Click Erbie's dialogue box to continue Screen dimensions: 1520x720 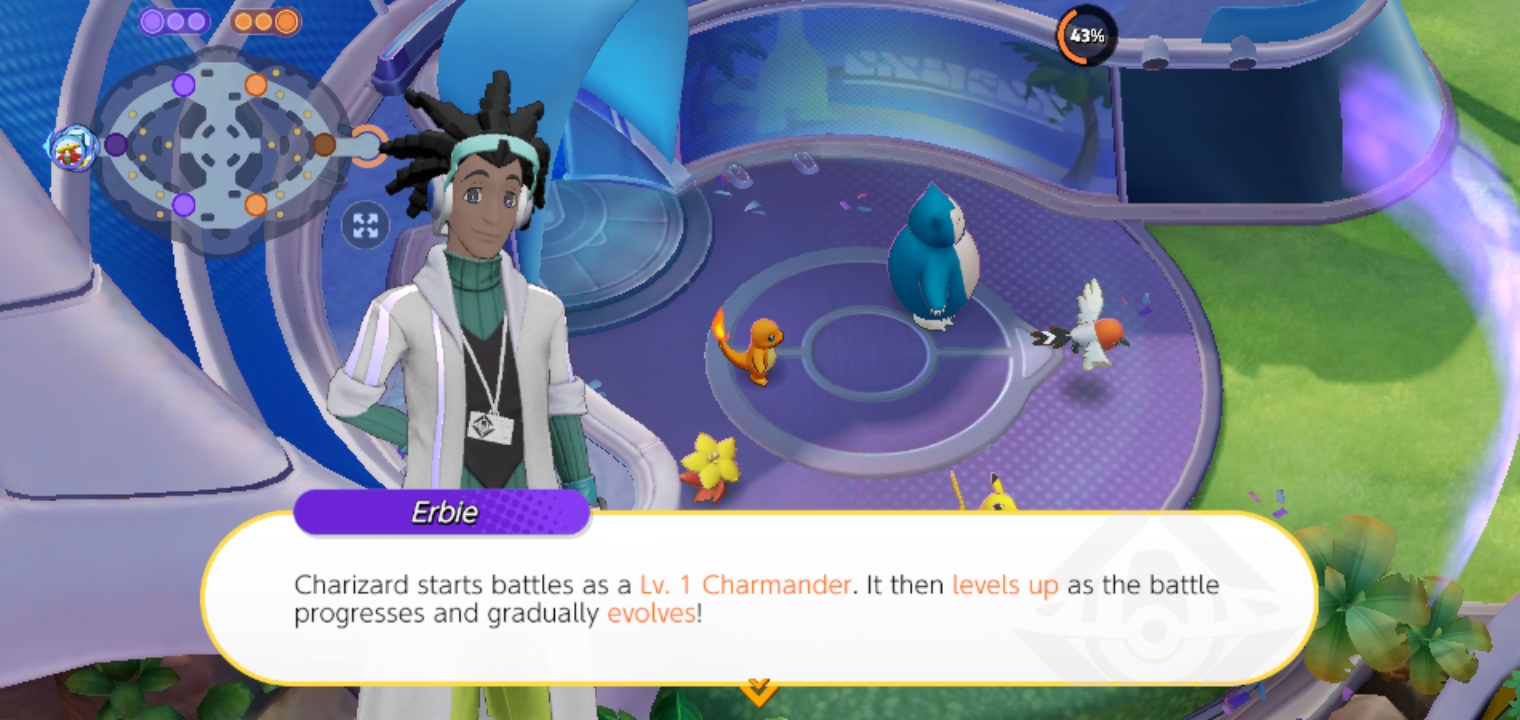click(758, 598)
